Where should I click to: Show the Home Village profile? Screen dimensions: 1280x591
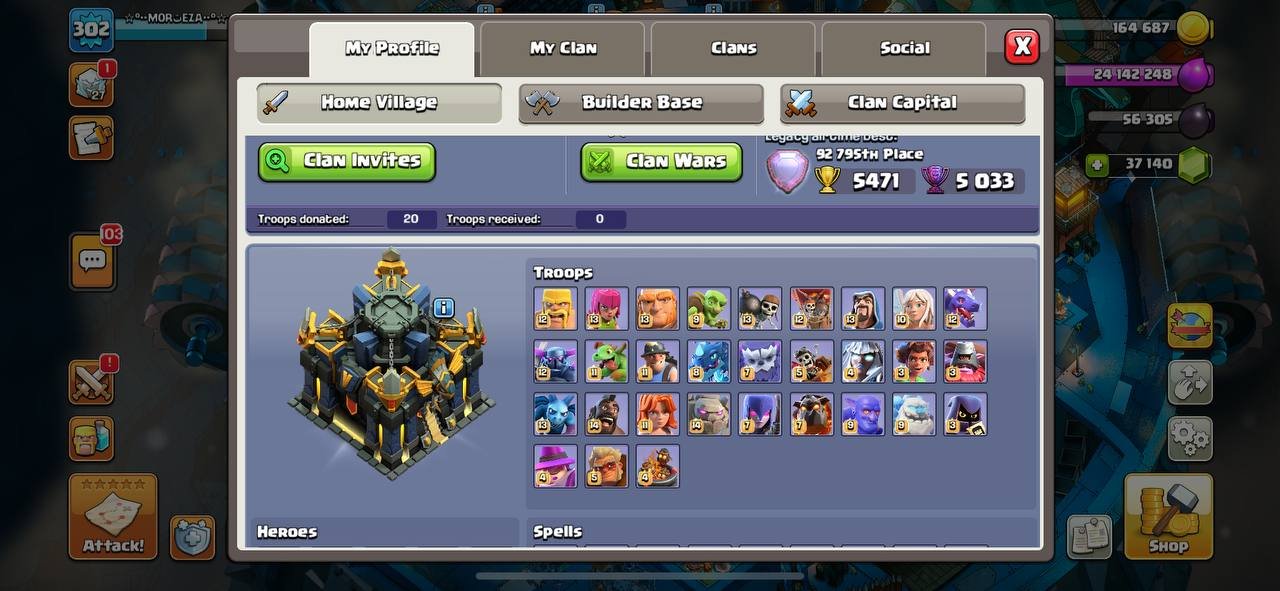point(379,103)
